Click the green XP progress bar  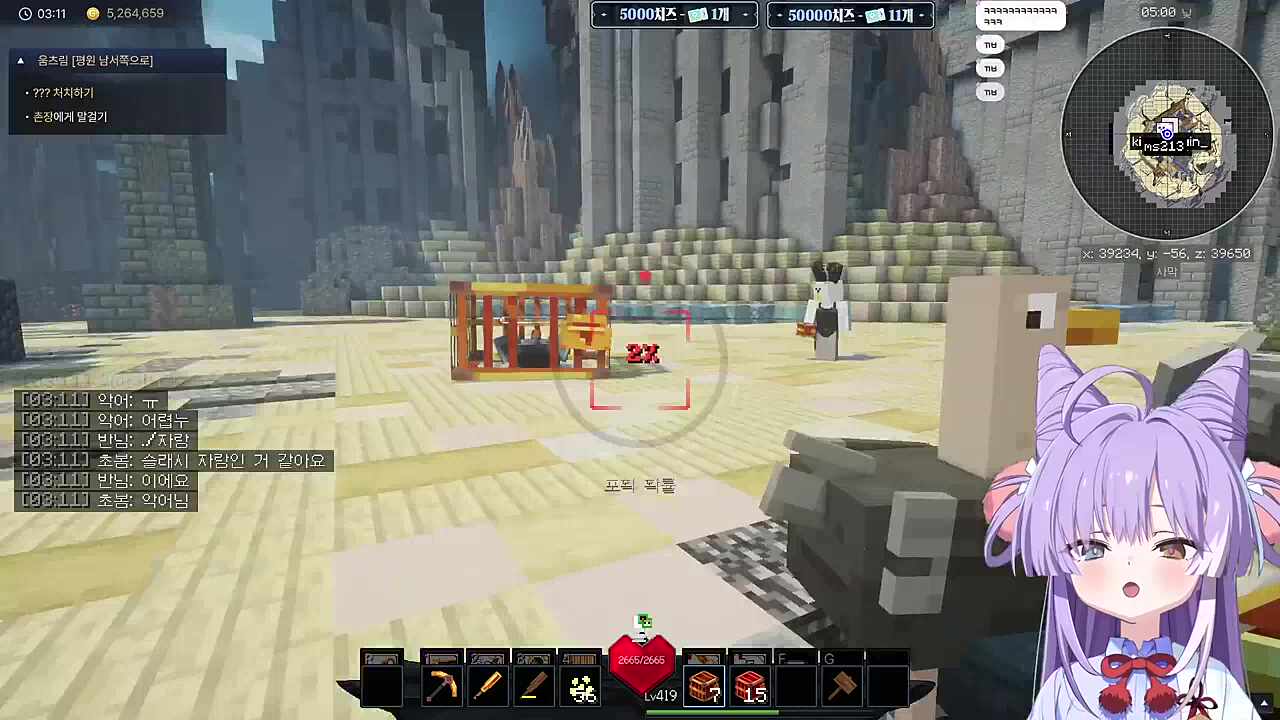coord(714,712)
